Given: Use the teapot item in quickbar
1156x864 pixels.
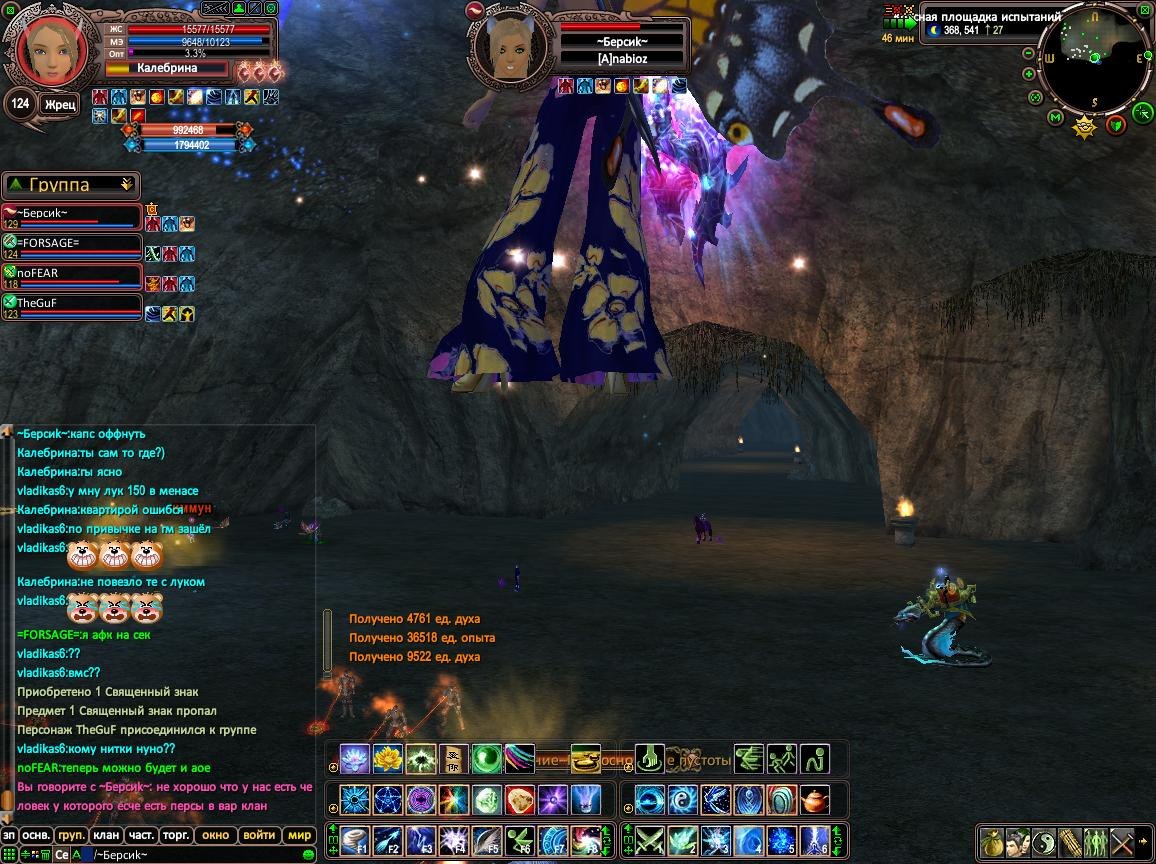Looking at the screenshot, I should click(816, 800).
